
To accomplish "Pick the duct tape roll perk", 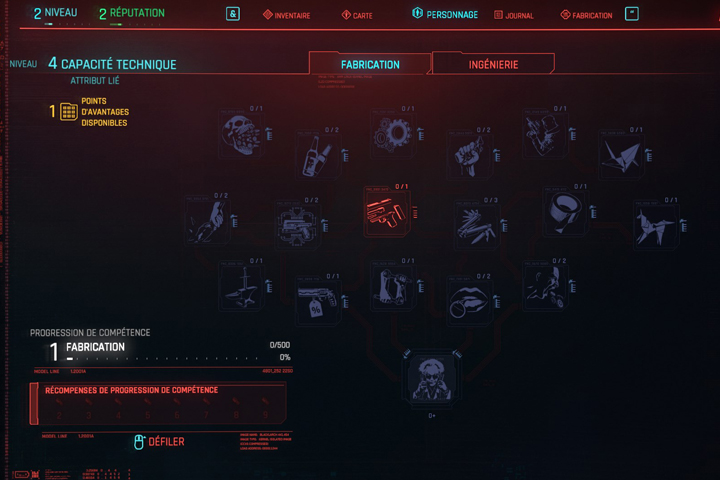I will click(561, 212).
